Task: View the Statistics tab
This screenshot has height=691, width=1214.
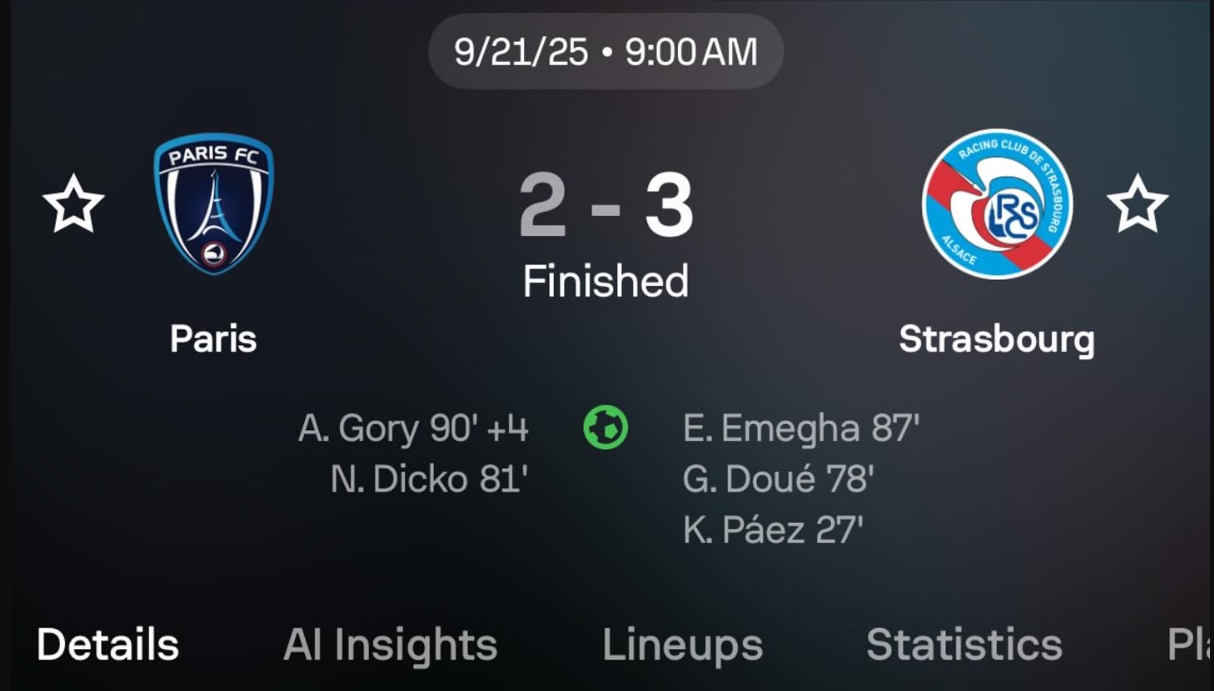Action: coord(964,645)
